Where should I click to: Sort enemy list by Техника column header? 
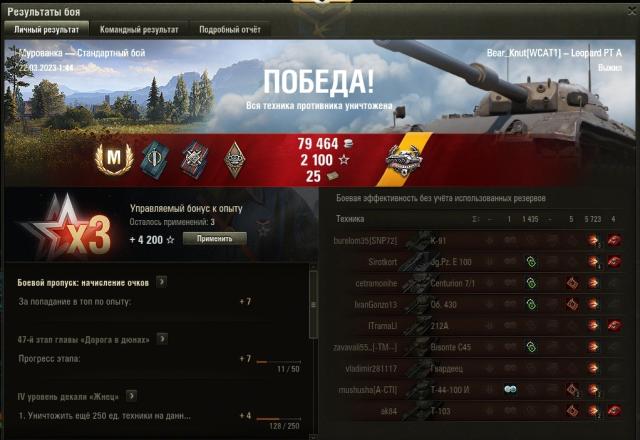pyautogui.click(x=350, y=218)
